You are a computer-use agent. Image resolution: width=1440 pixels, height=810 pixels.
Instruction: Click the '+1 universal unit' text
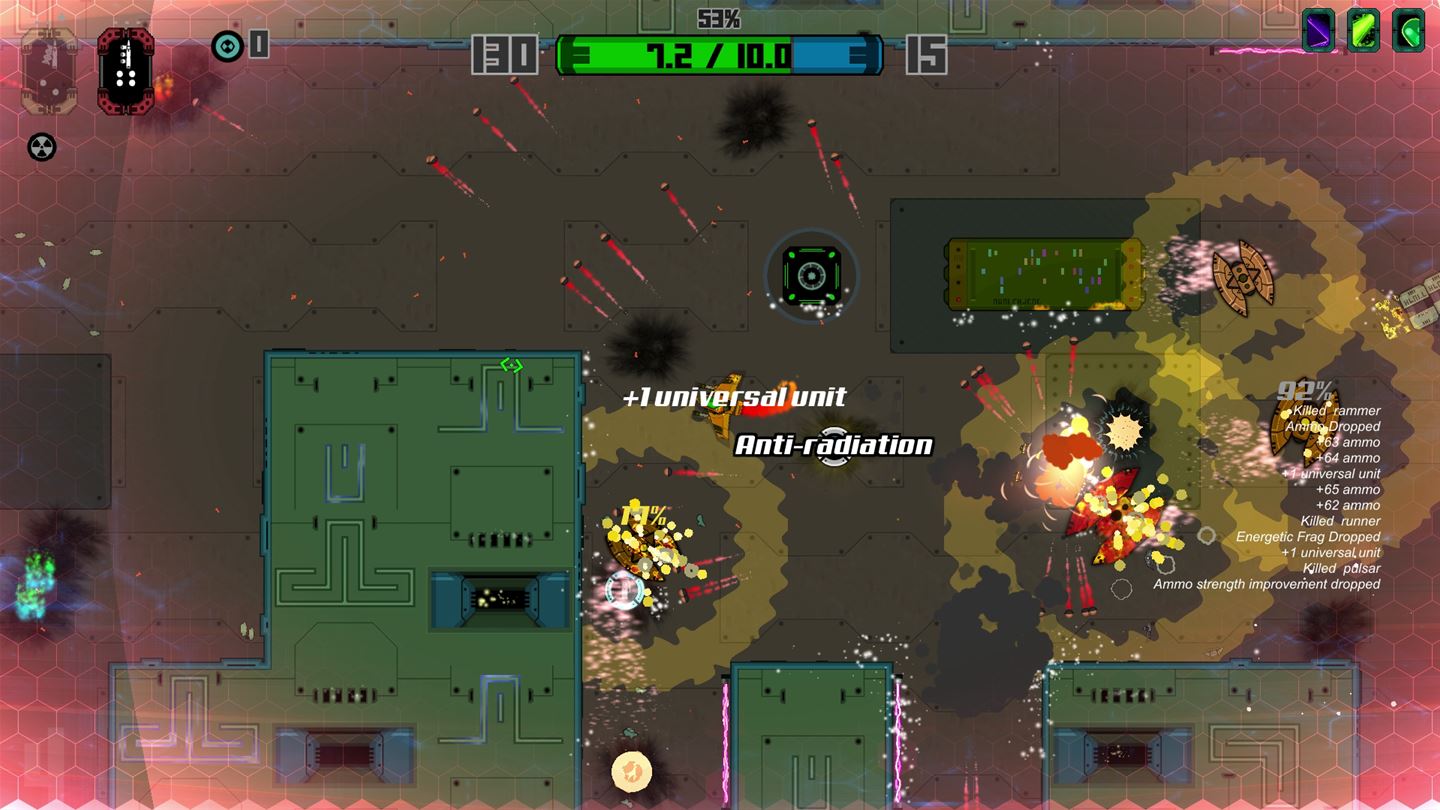[733, 397]
